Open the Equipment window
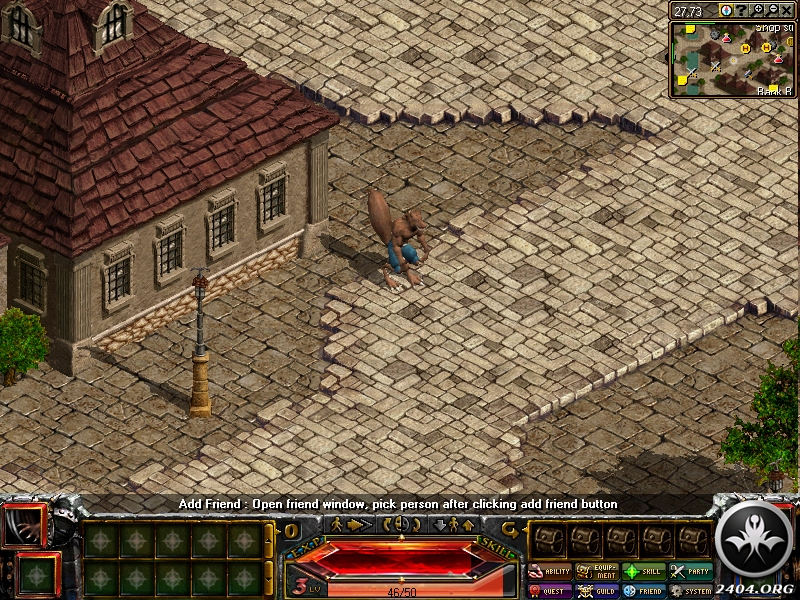This screenshot has width=800, height=600. pyautogui.click(x=596, y=572)
